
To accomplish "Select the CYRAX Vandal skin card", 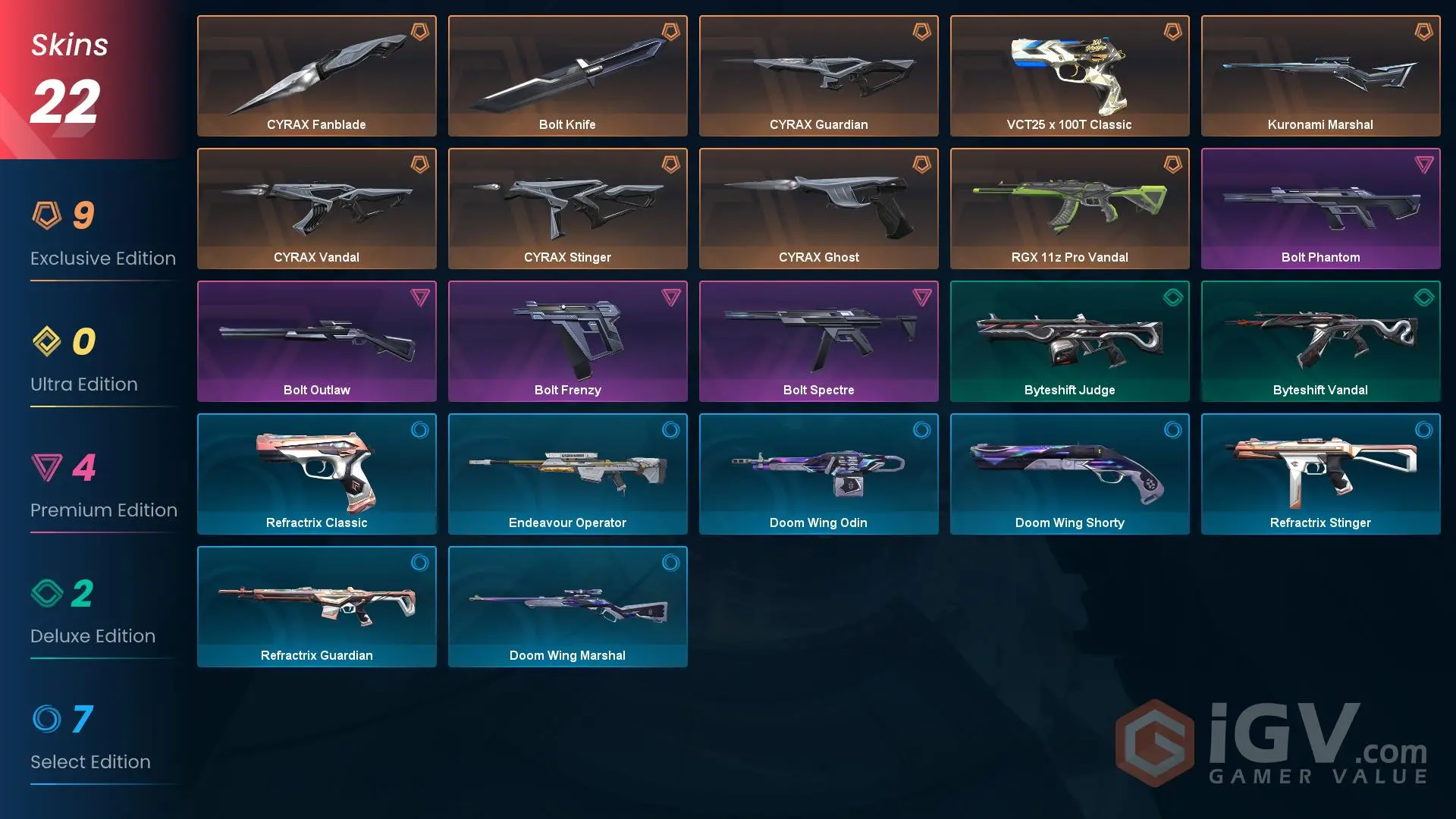I will click(316, 209).
